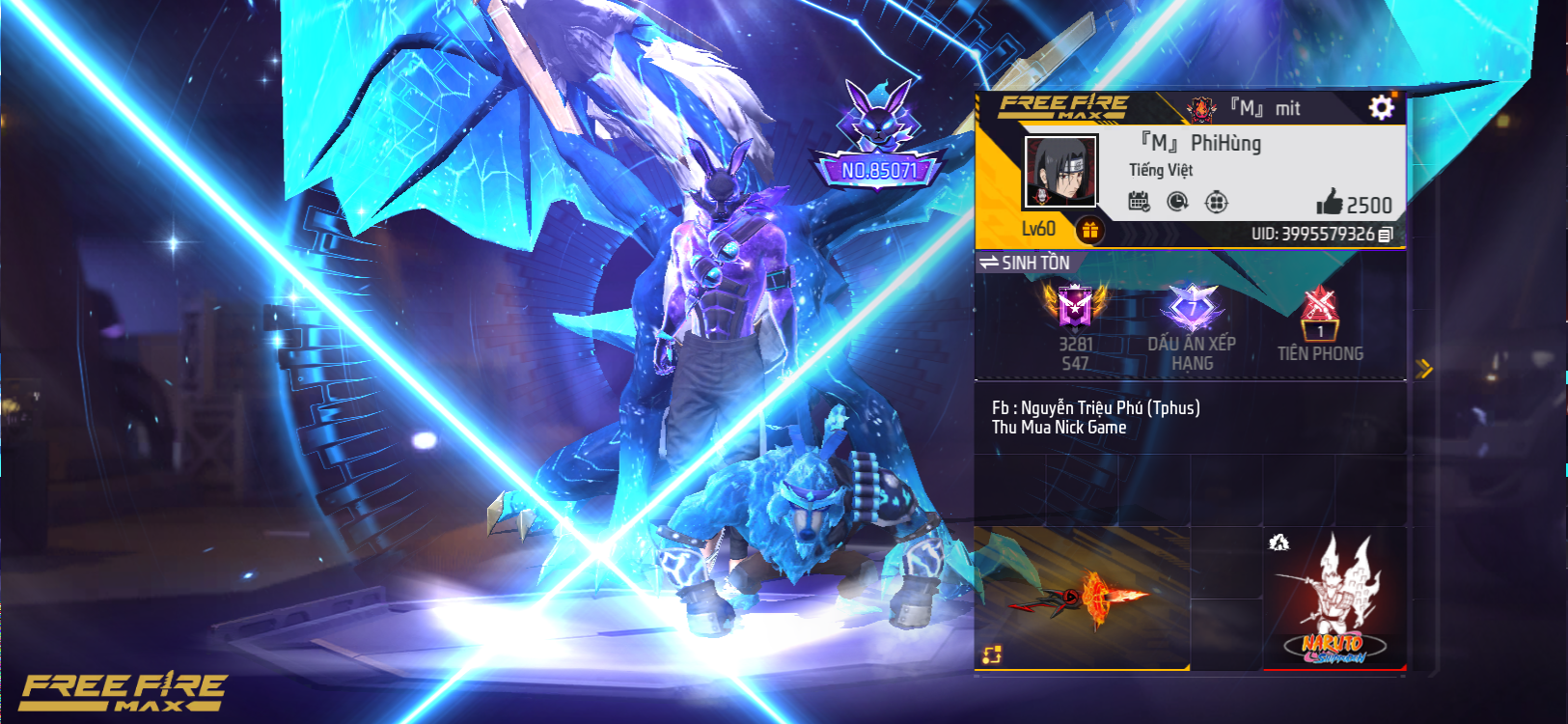Open the gift icon beside Lv60
Image resolution: width=1568 pixels, height=724 pixels.
click(1089, 230)
